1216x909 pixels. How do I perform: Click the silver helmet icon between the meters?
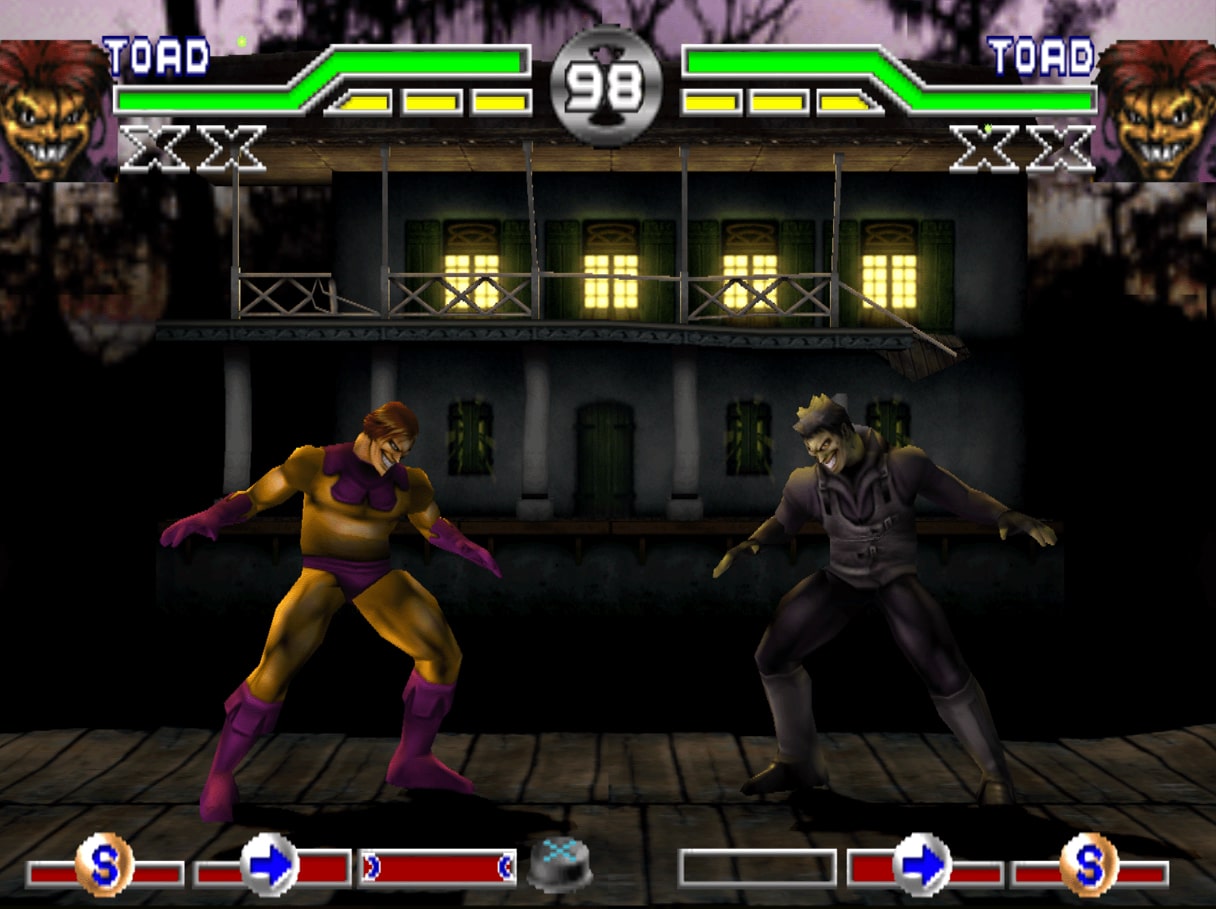click(x=560, y=863)
